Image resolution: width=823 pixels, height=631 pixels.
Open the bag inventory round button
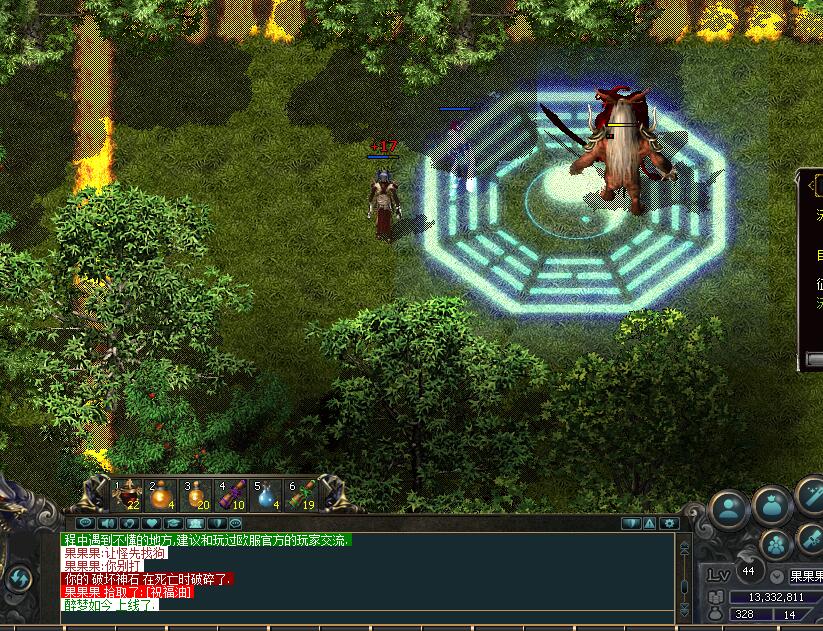pyautogui.click(x=772, y=506)
